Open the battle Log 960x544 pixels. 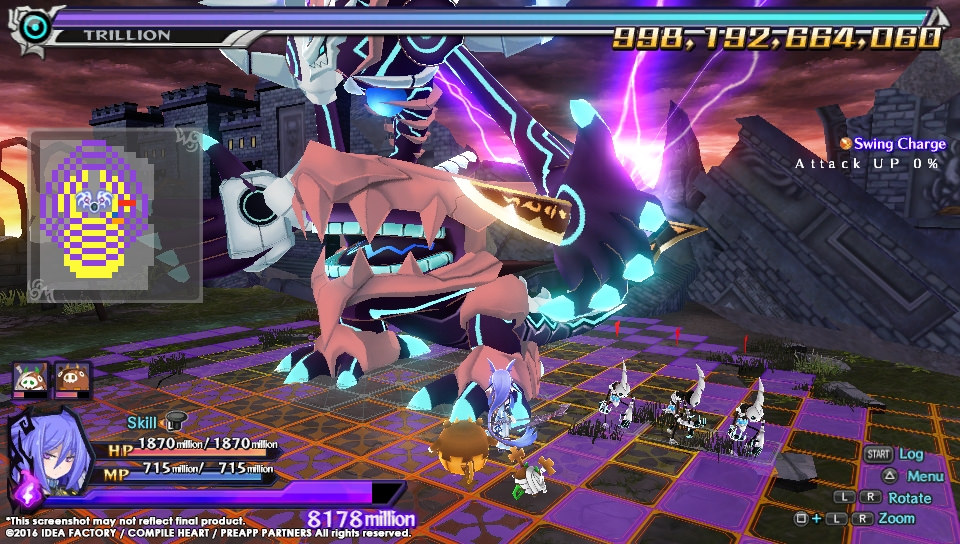click(x=911, y=454)
